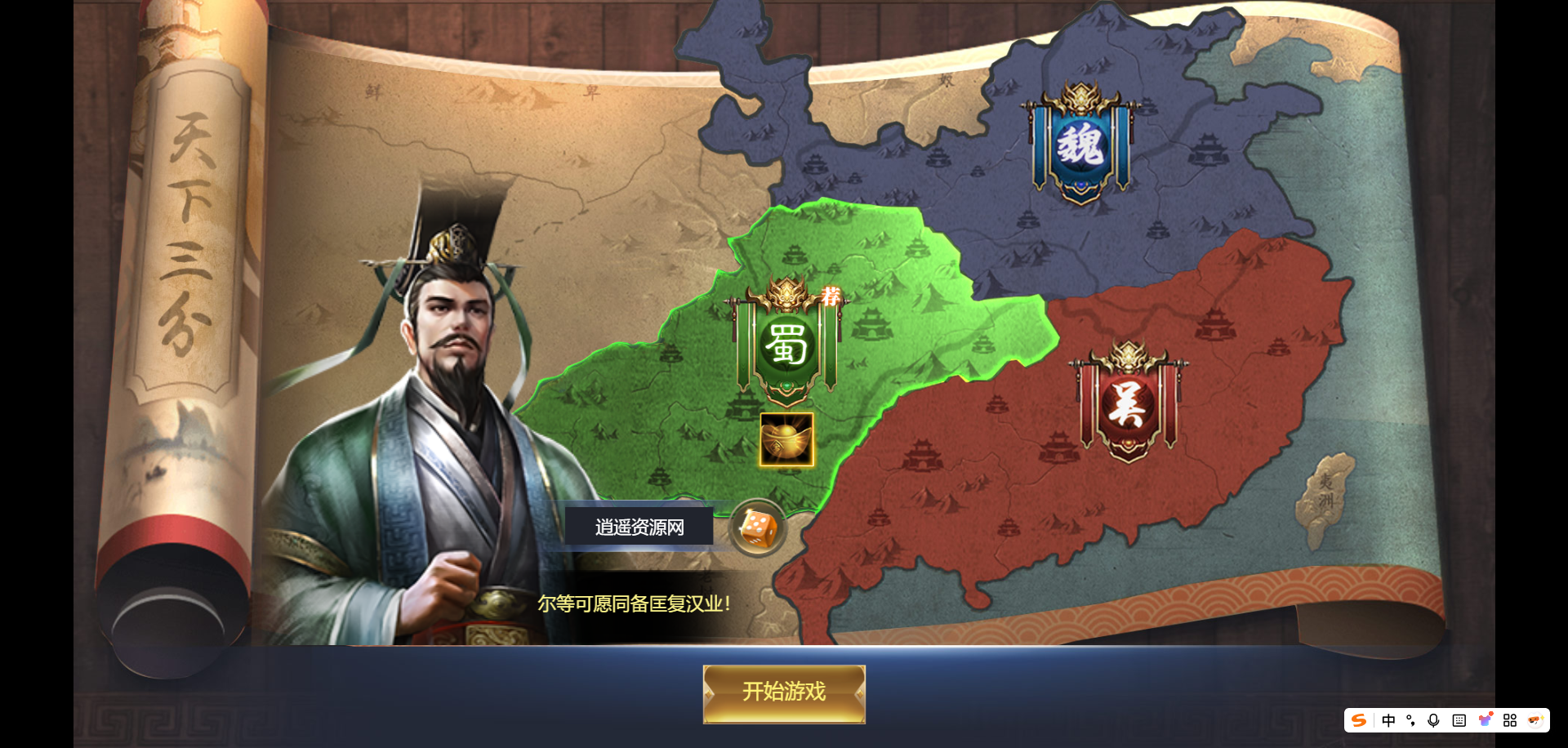Open the input method skin icon
This screenshot has width=1568, height=748.
pyautogui.click(x=1484, y=720)
